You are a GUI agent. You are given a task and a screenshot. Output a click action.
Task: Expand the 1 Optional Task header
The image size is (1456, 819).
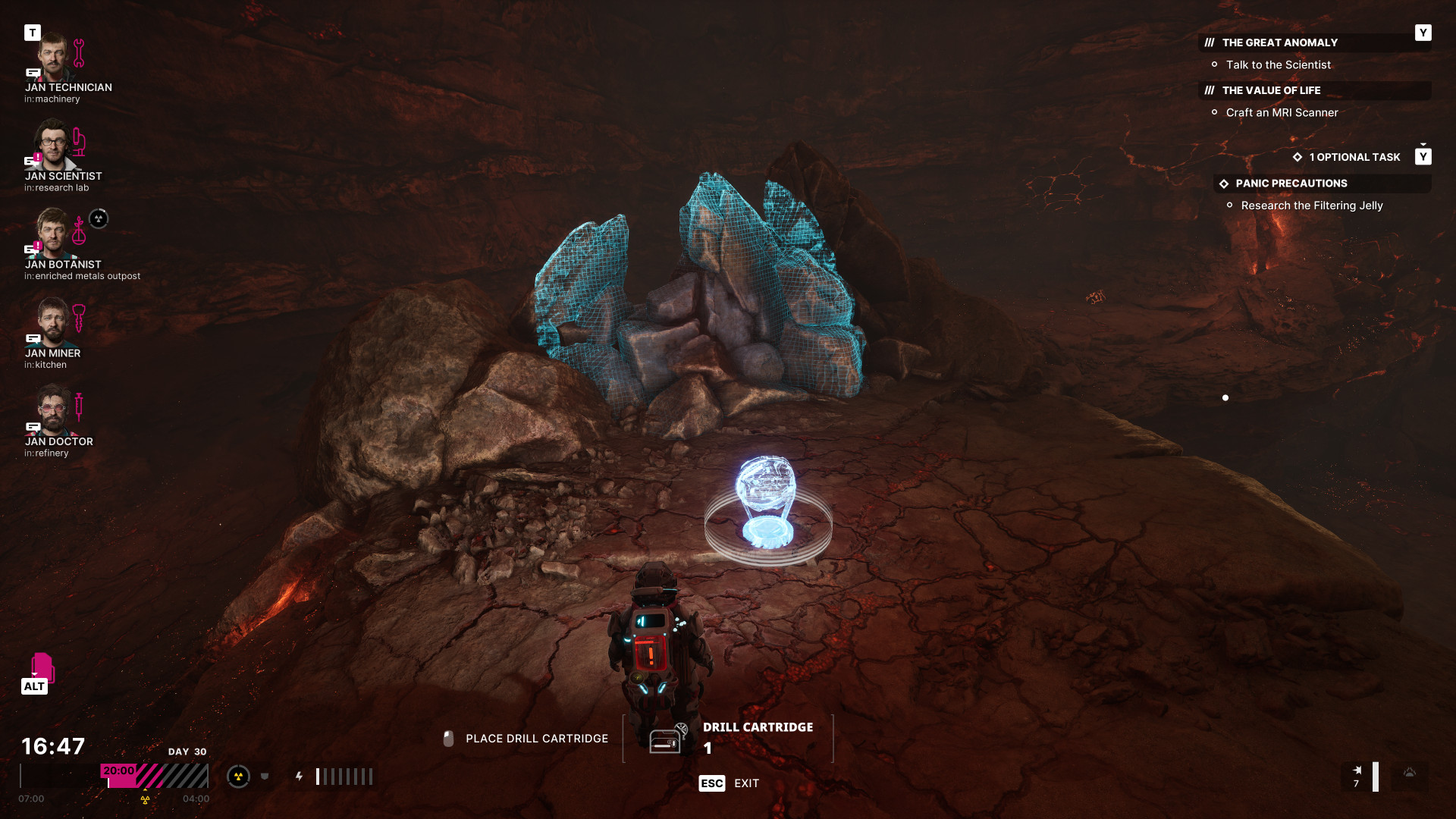tap(1354, 157)
